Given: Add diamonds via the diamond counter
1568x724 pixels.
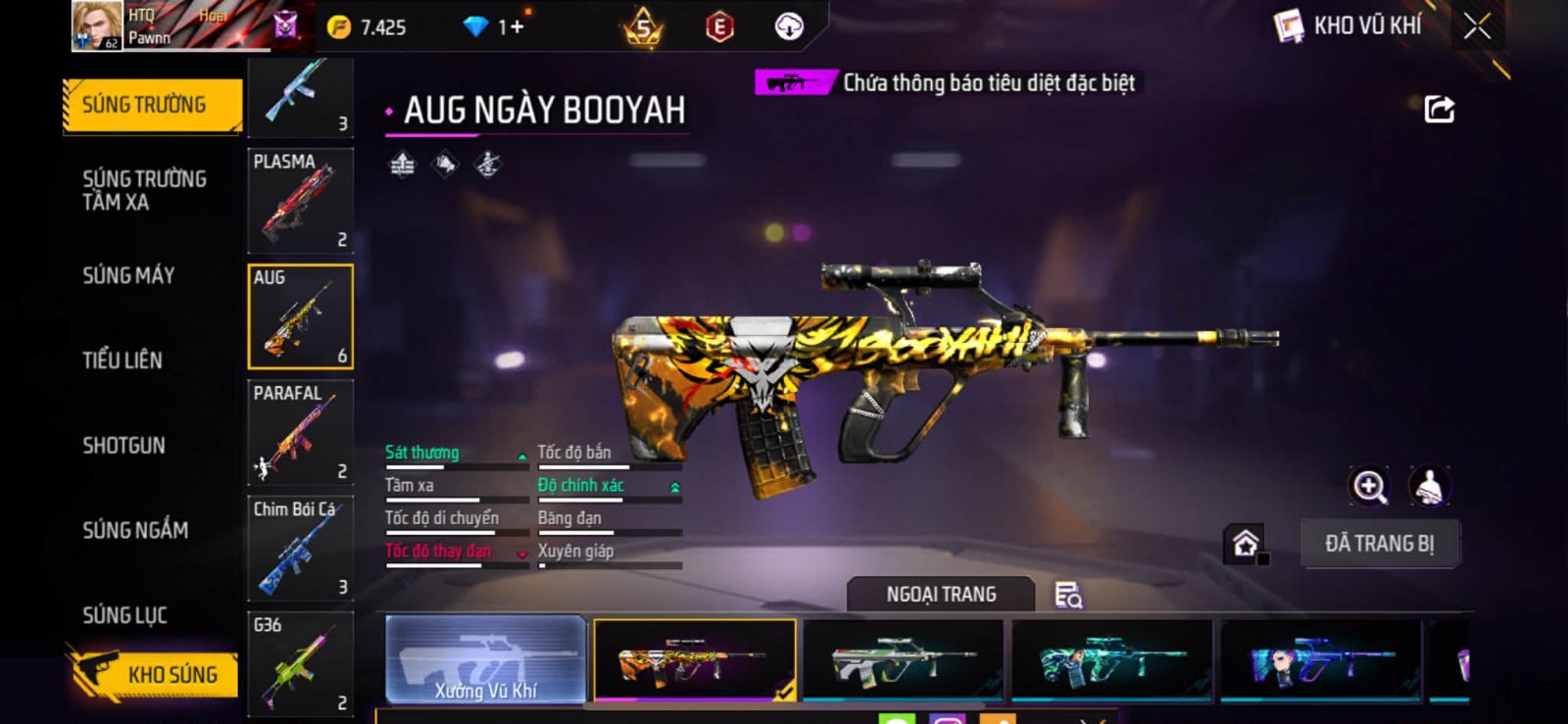Looking at the screenshot, I should tap(496, 27).
